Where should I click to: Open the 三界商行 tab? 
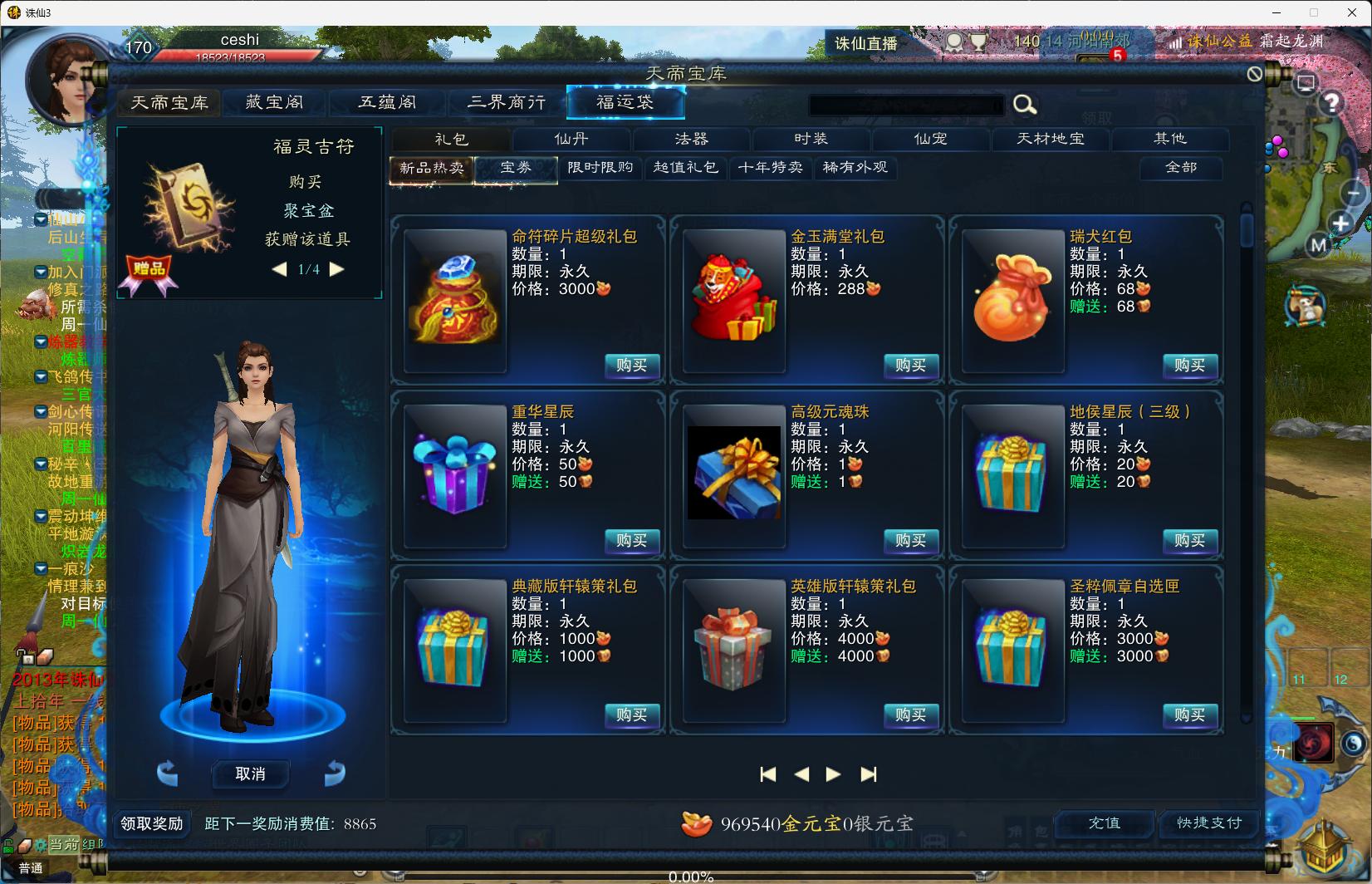[507, 102]
